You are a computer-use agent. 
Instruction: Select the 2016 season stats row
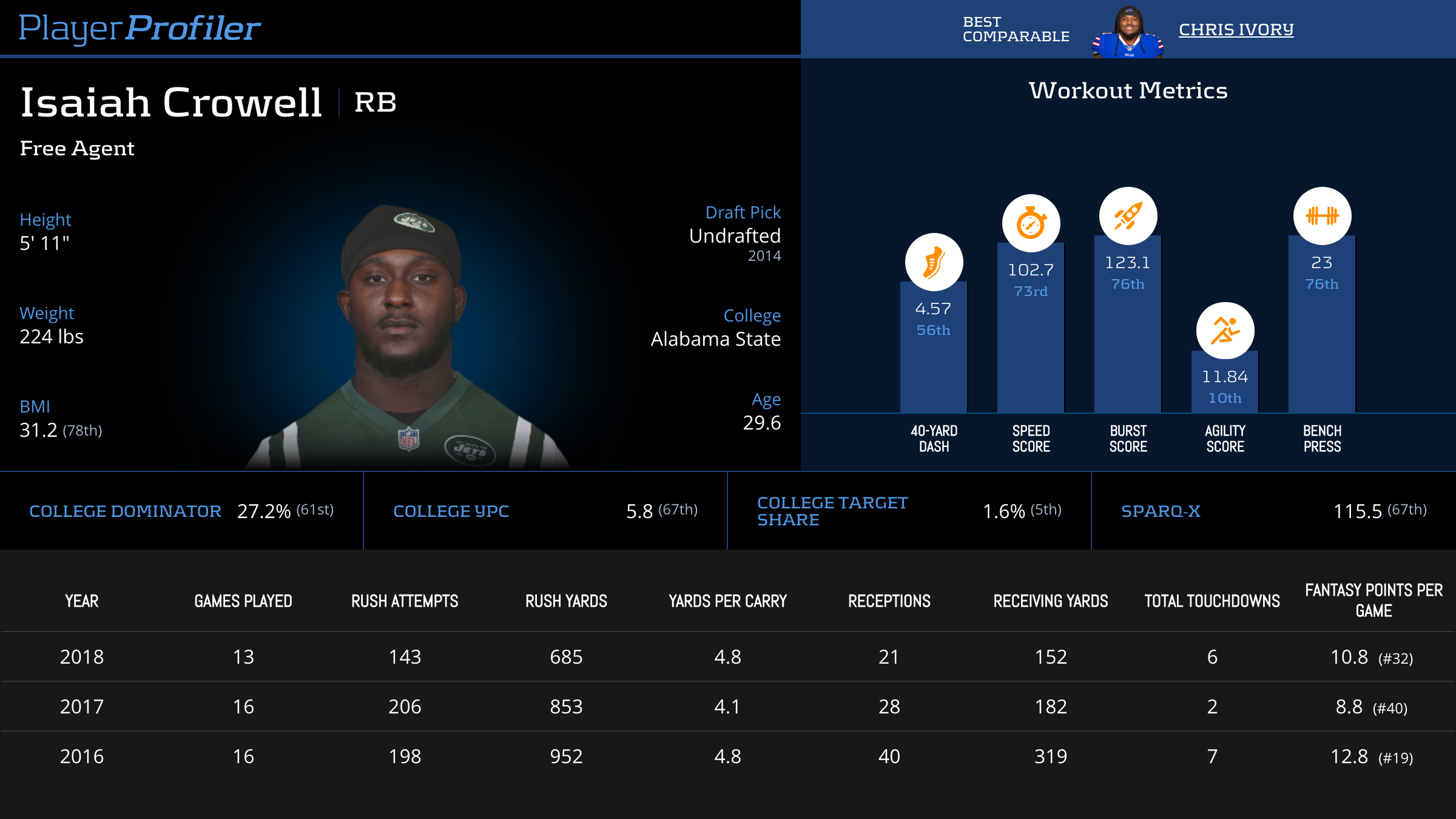click(728, 757)
